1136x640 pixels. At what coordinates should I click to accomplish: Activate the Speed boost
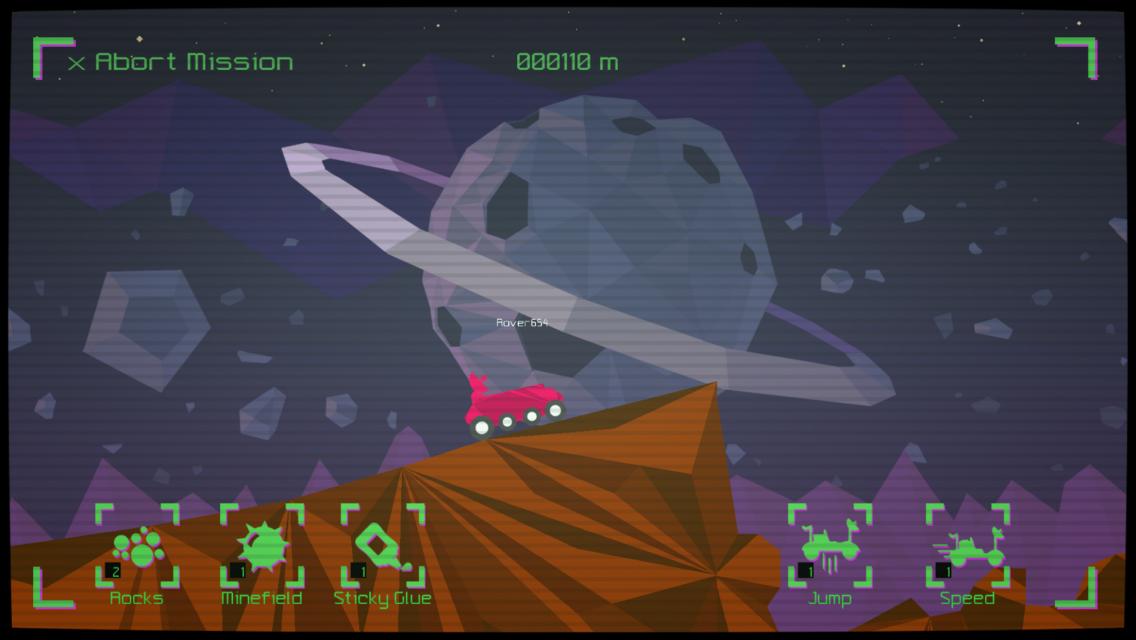click(967, 548)
